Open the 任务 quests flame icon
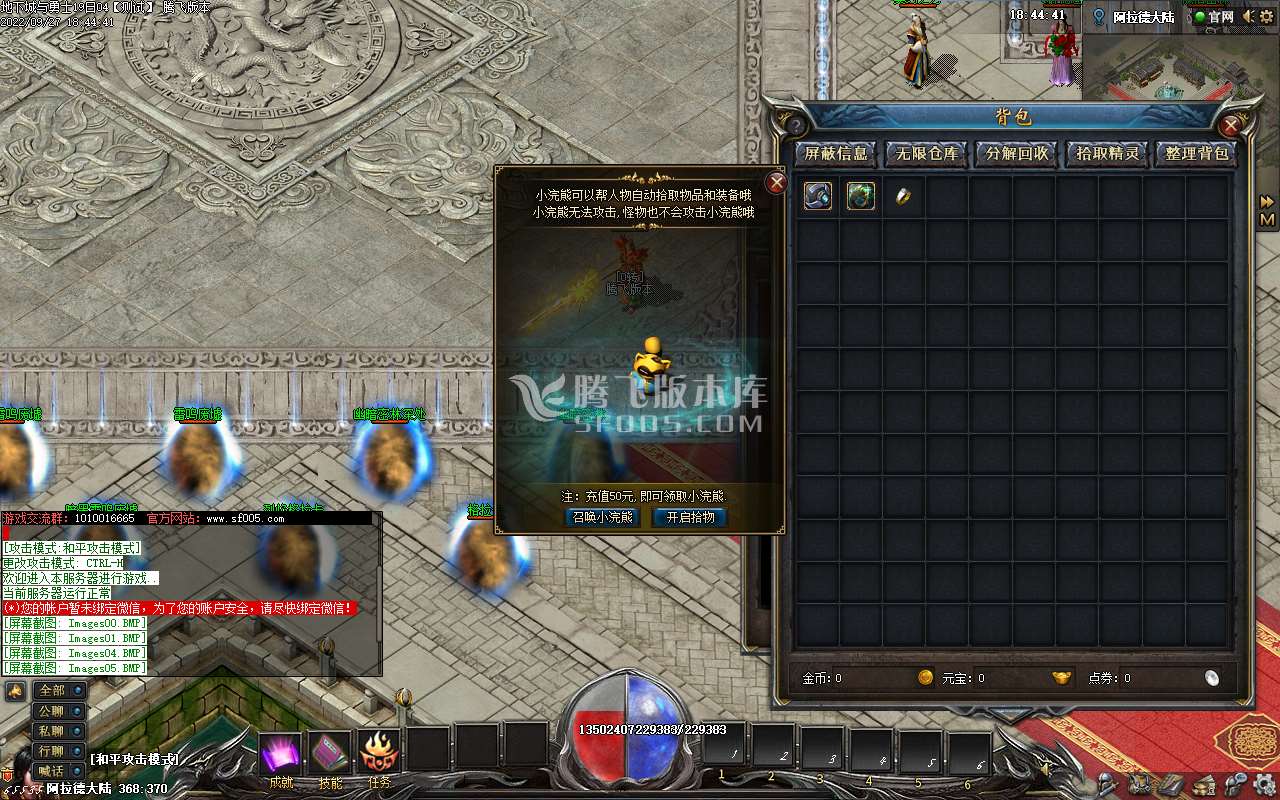Screen dimensions: 1280x800 point(379,753)
